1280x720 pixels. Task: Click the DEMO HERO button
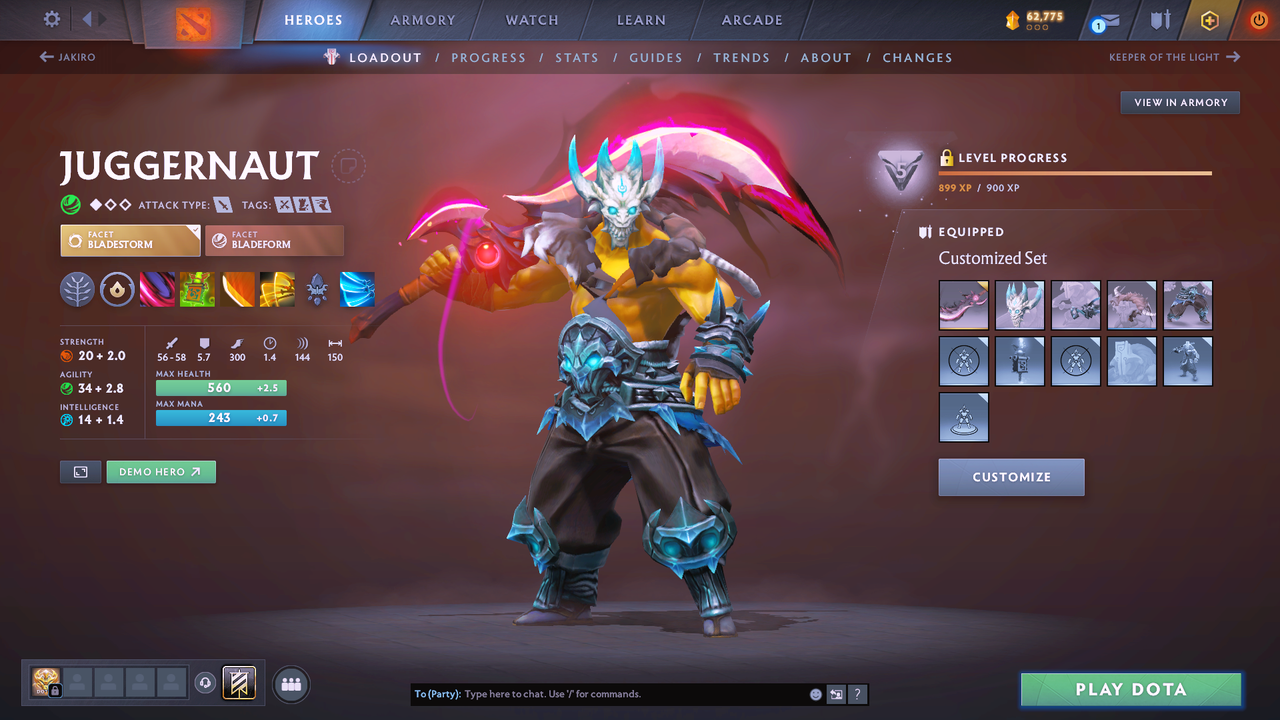coord(160,471)
